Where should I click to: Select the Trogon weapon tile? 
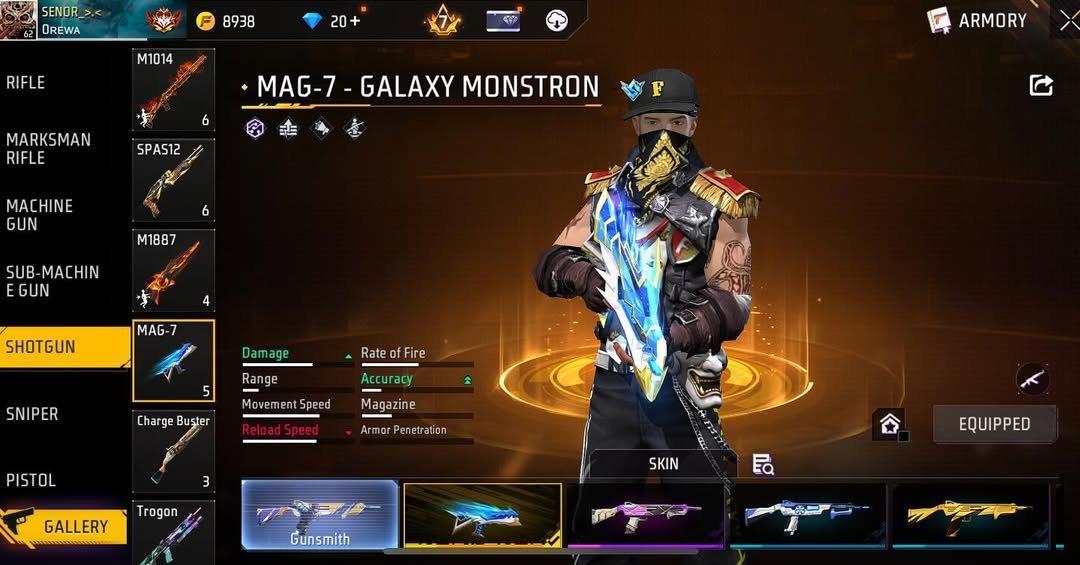coord(173,532)
